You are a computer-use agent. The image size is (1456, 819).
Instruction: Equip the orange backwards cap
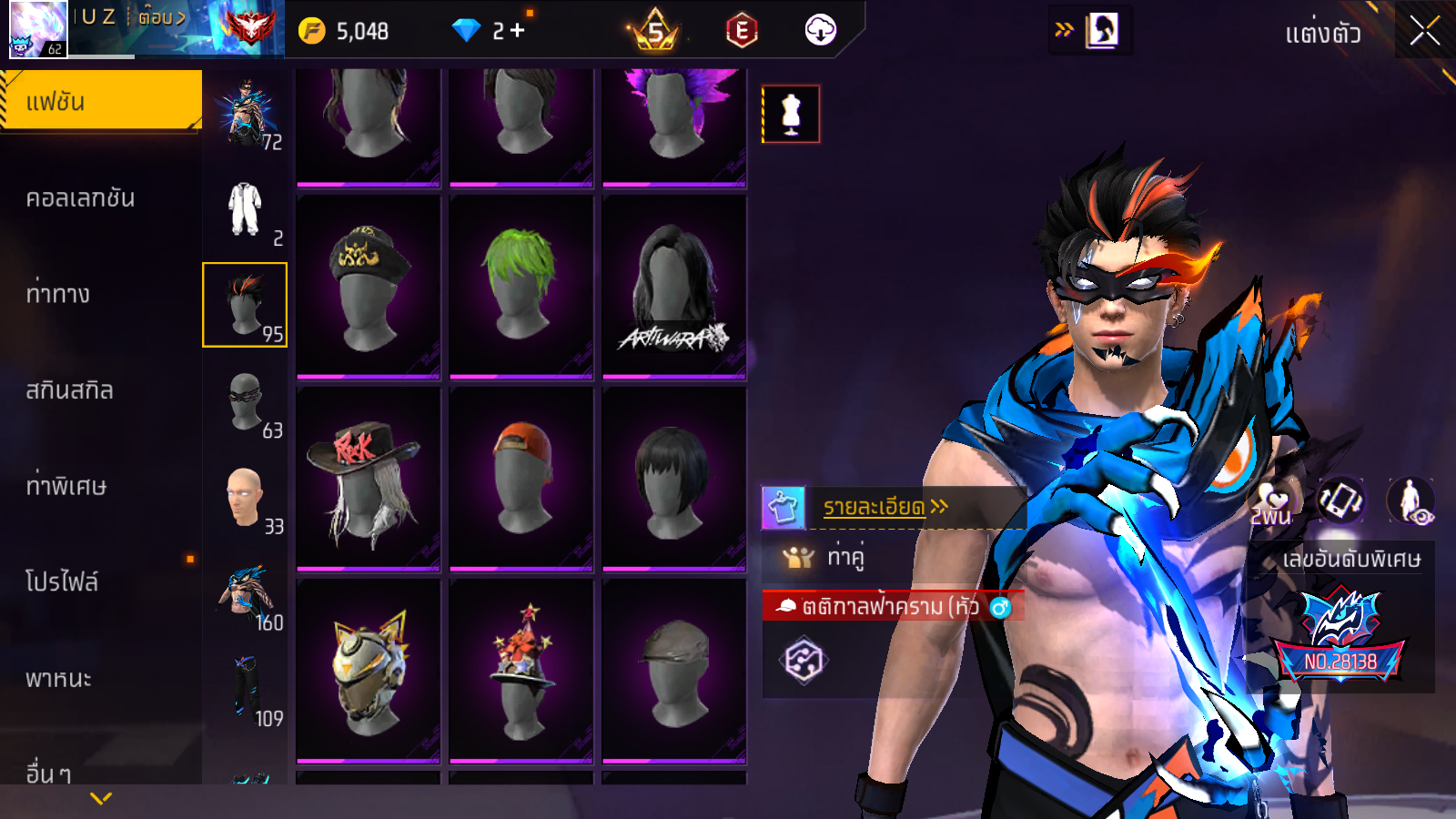tap(521, 480)
